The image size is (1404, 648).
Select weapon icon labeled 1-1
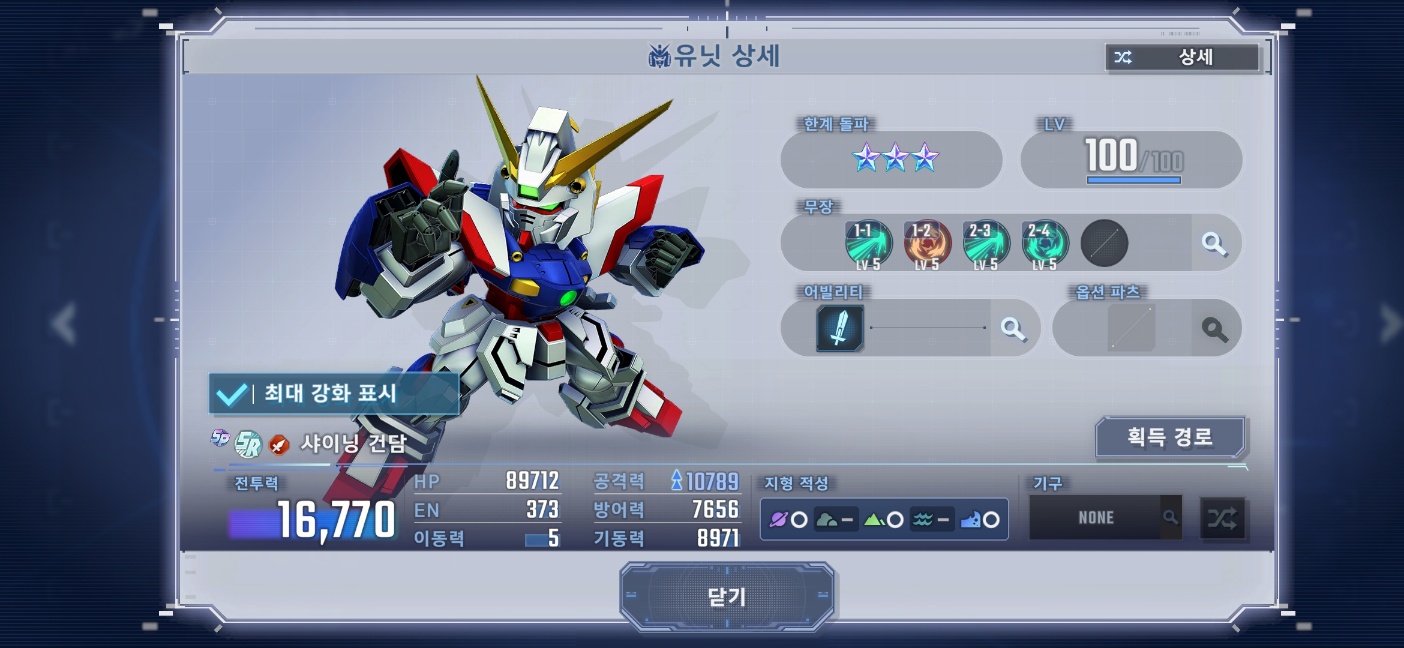pyautogui.click(x=868, y=244)
